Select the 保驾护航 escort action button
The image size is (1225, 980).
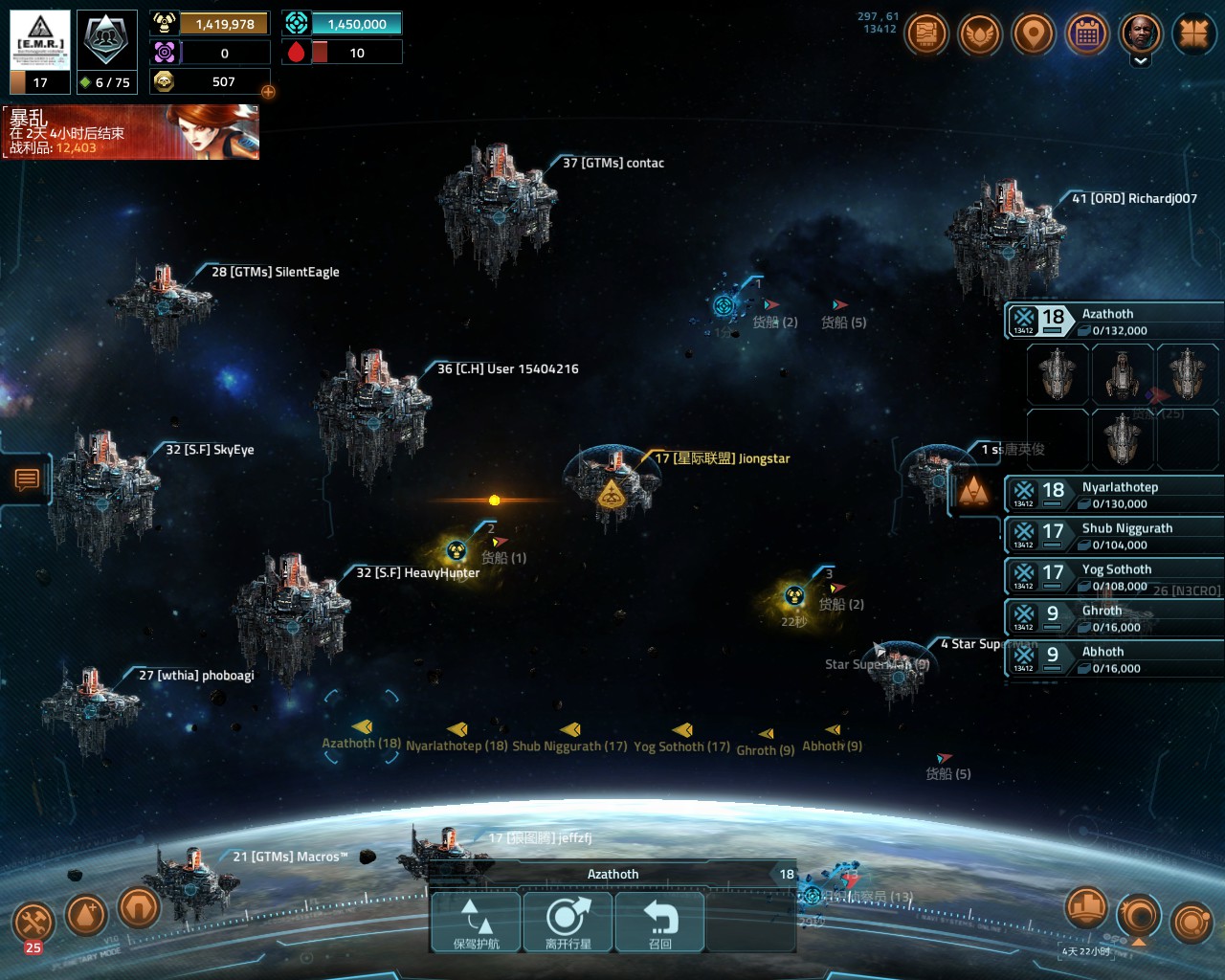coord(476,922)
